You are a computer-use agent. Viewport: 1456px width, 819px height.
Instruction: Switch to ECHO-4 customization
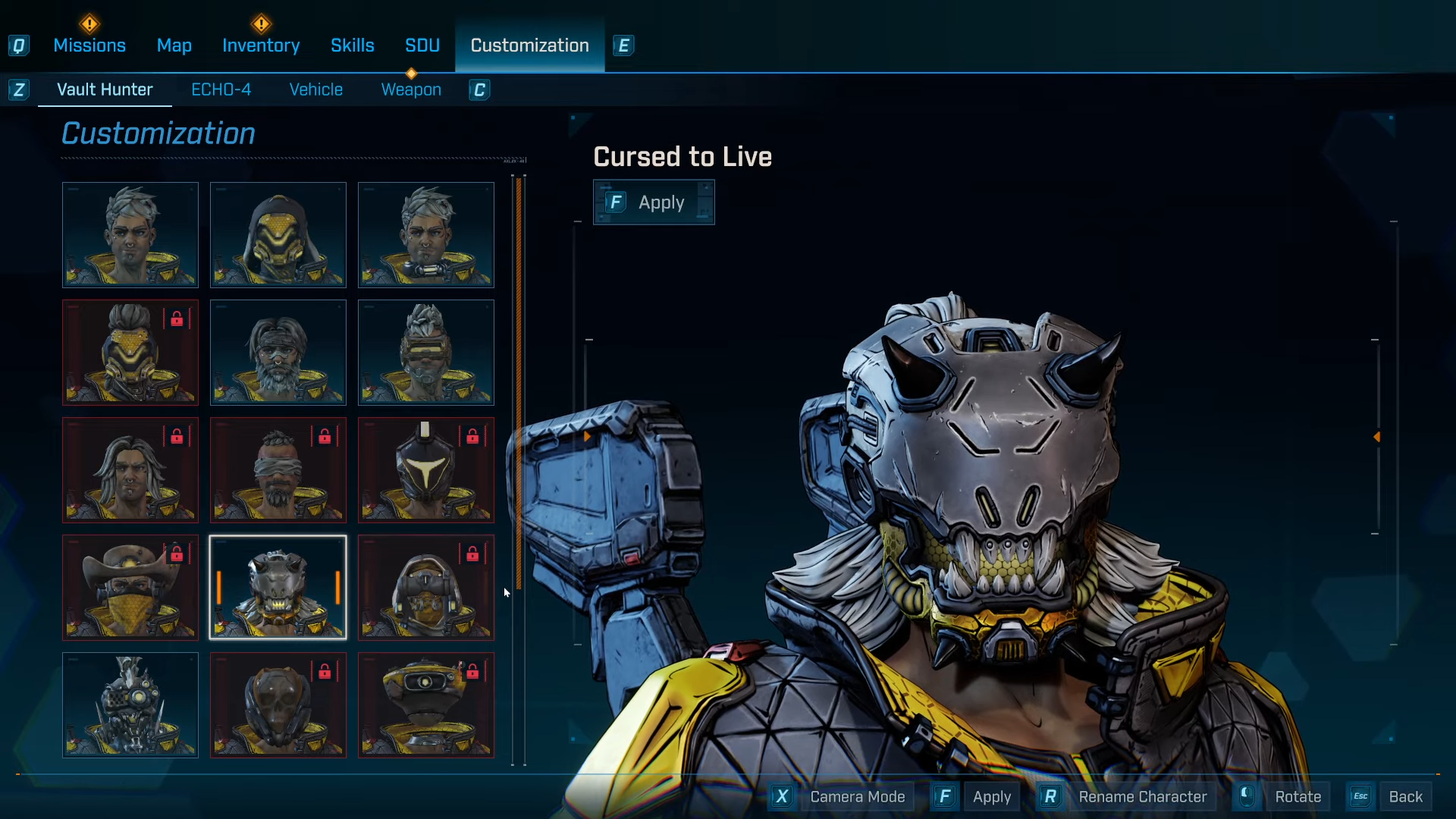[221, 89]
